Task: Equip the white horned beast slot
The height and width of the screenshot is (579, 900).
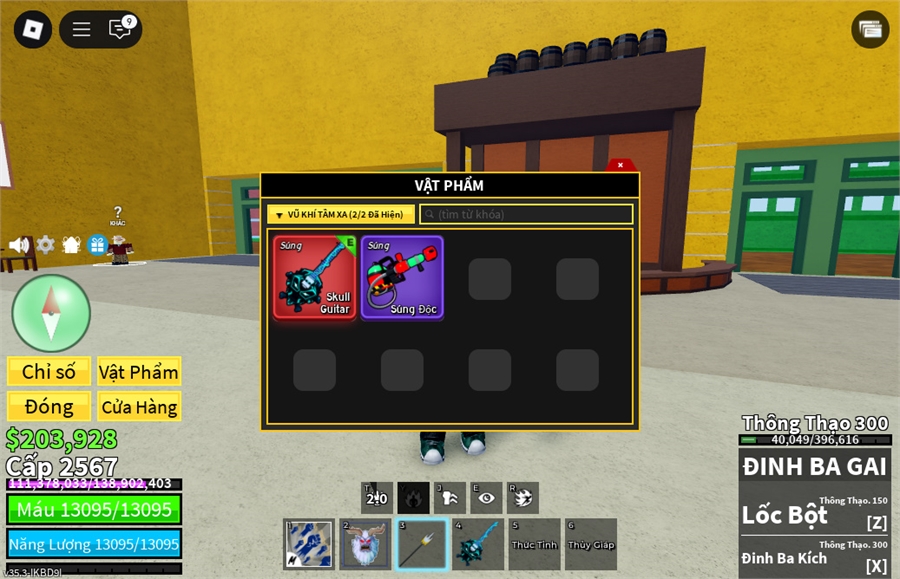Action: click(x=365, y=545)
